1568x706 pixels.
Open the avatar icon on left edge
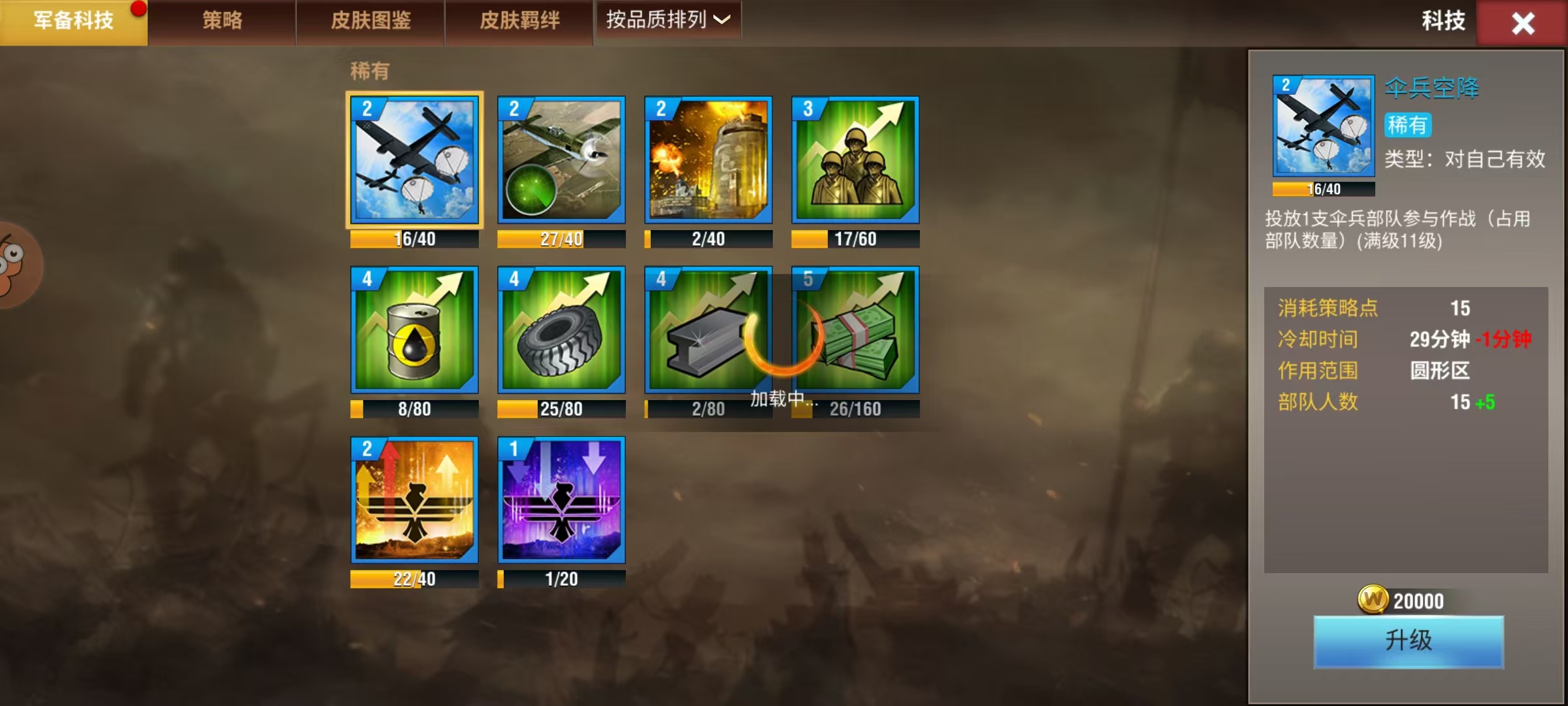12,264
